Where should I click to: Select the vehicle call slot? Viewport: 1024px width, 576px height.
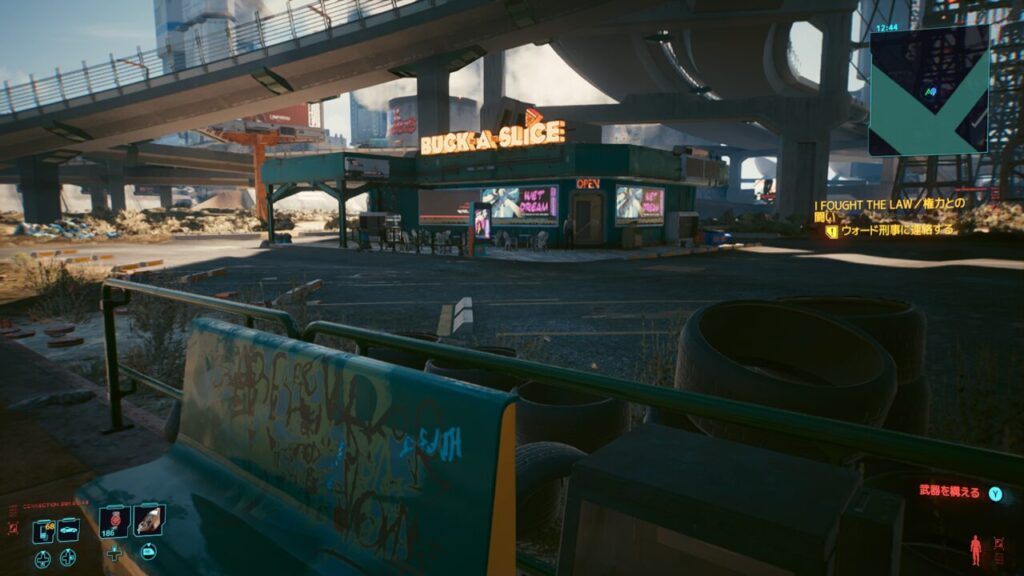point(68,531)
